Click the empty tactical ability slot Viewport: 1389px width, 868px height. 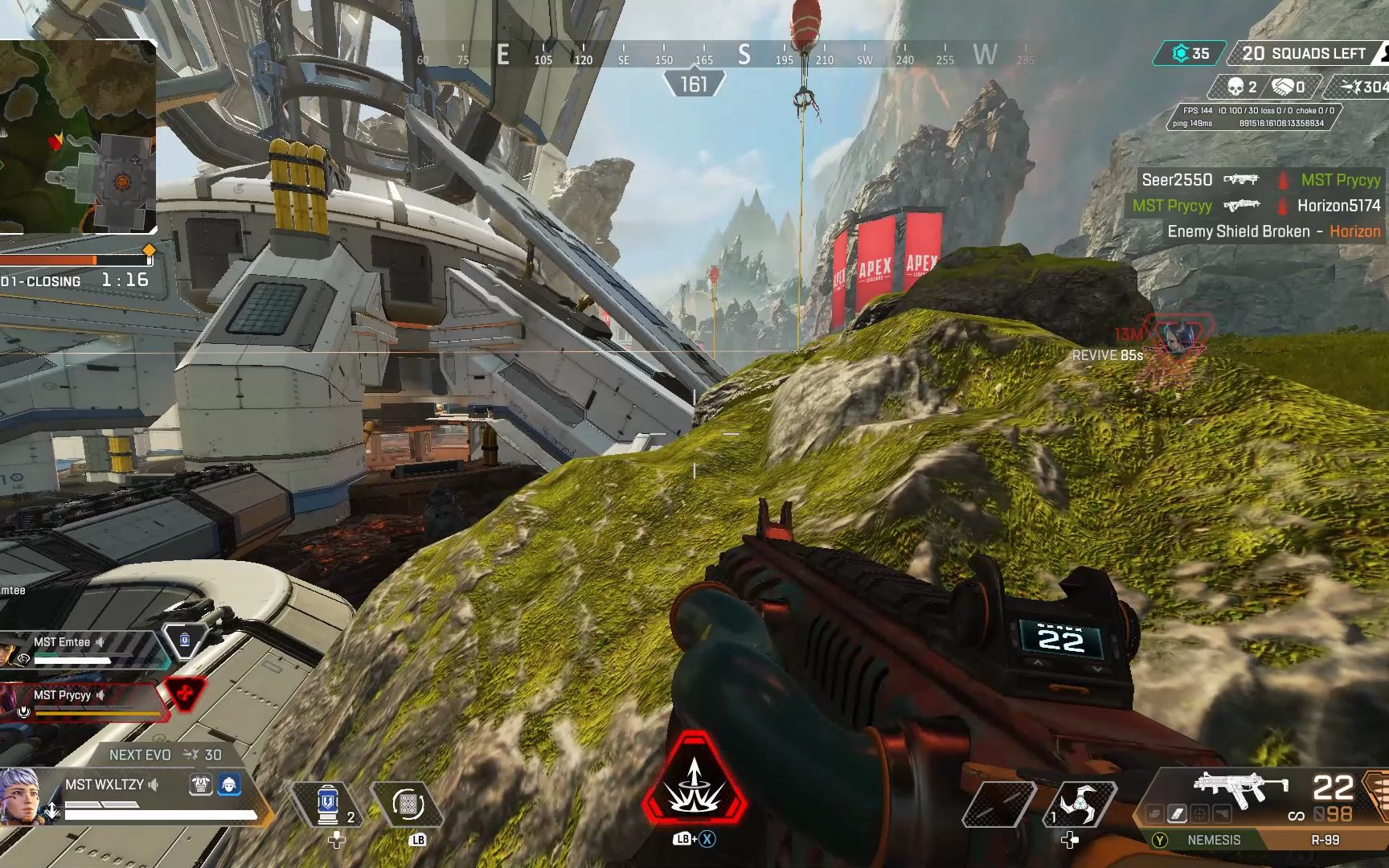pyautogui.click(x=998, y=804)
